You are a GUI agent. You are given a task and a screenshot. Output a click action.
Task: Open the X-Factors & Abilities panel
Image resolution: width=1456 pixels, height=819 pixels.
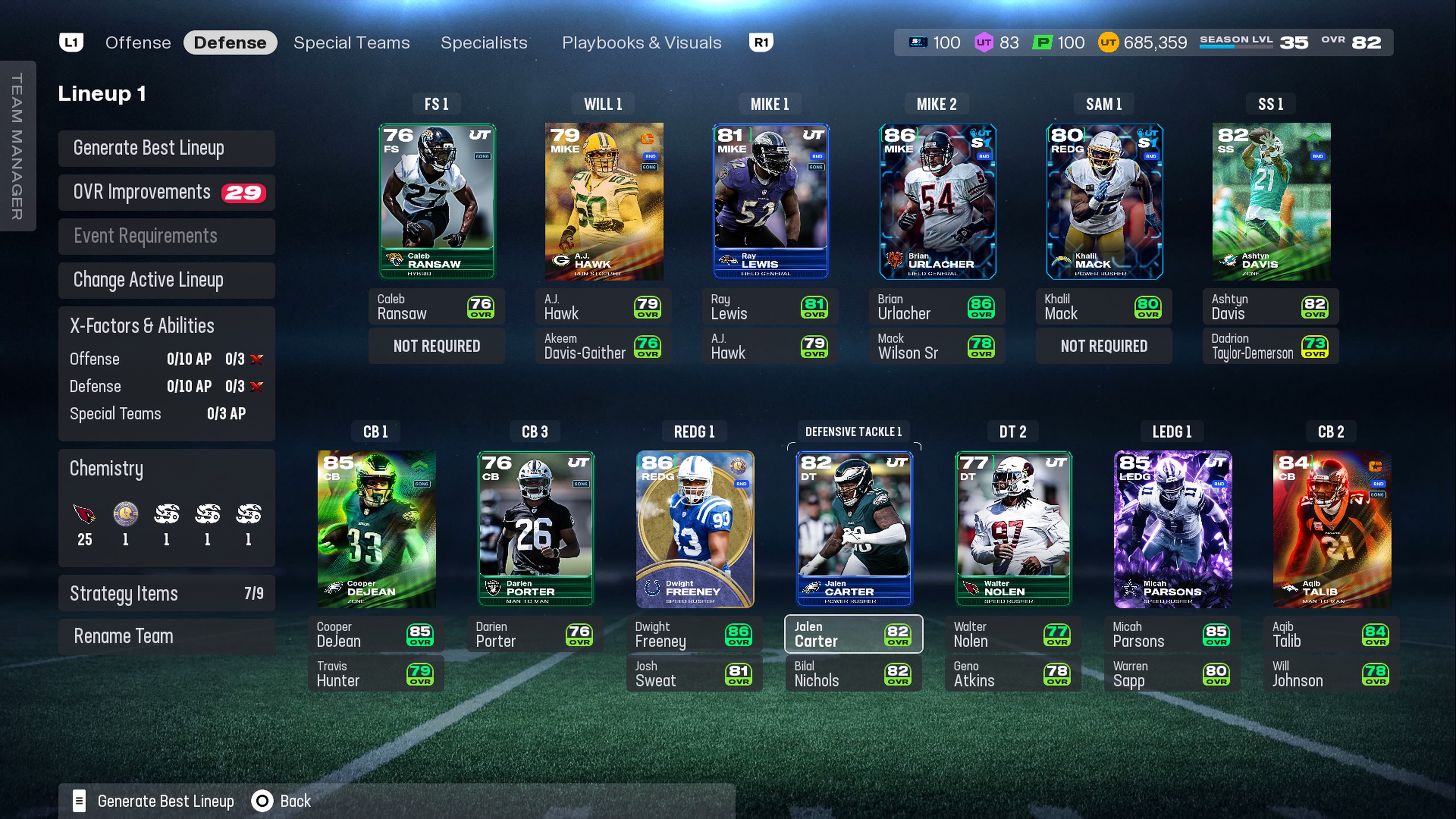tap(166, 326)
